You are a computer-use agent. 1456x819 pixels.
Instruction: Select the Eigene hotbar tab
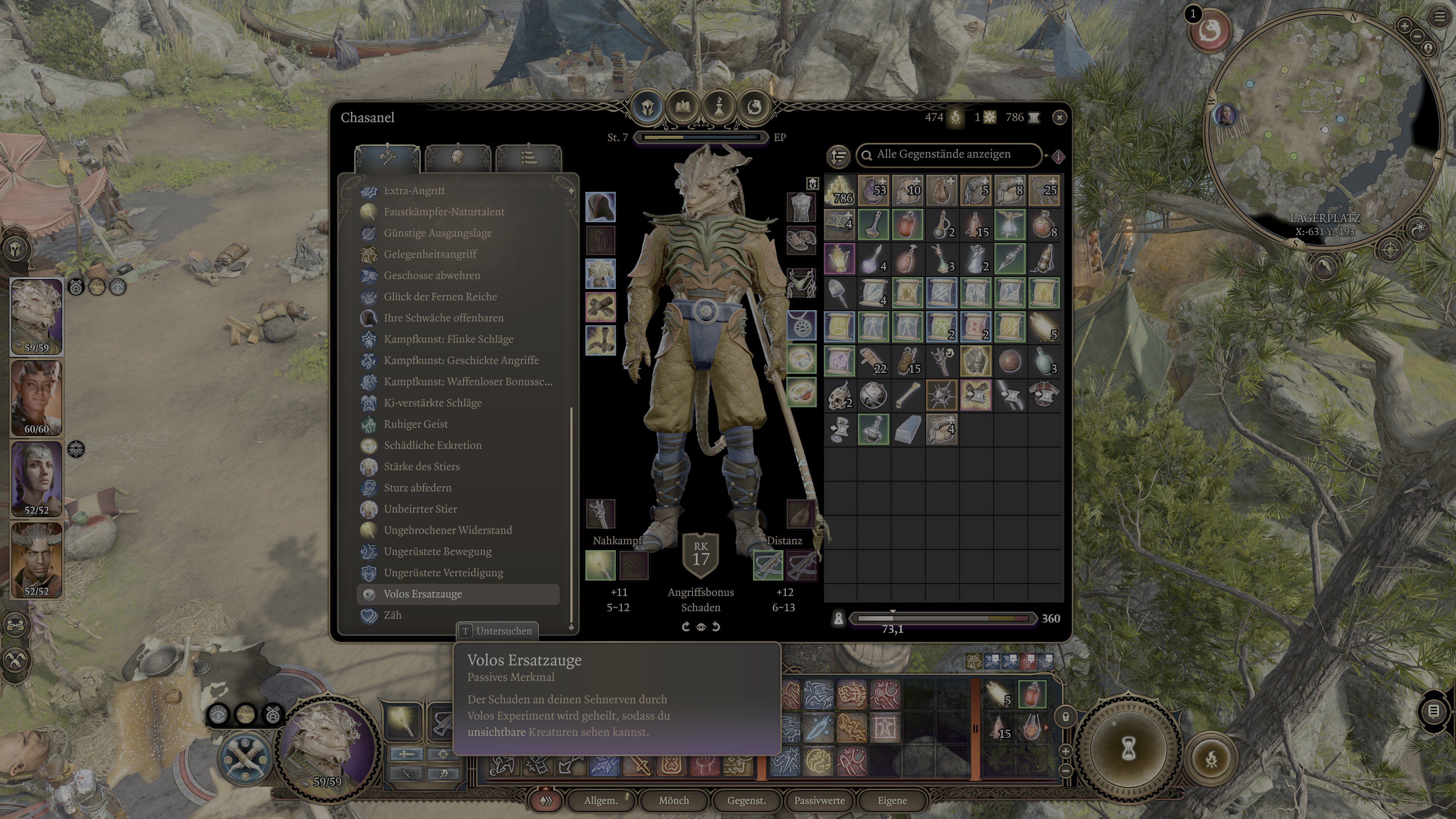[892, 800]
